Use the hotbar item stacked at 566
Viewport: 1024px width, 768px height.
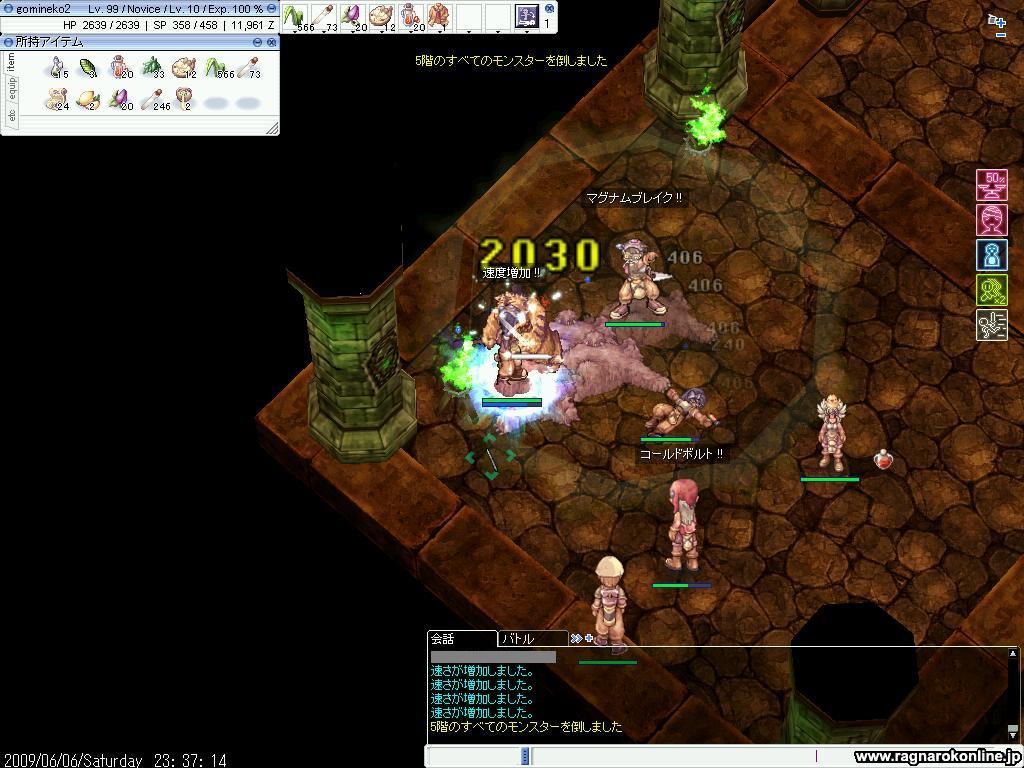click(294, 16)
